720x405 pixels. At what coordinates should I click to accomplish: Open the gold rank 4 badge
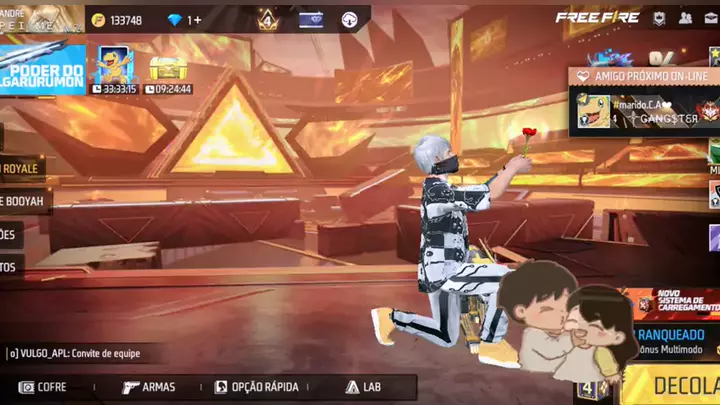pyautogui.click(x=267, y=19)
